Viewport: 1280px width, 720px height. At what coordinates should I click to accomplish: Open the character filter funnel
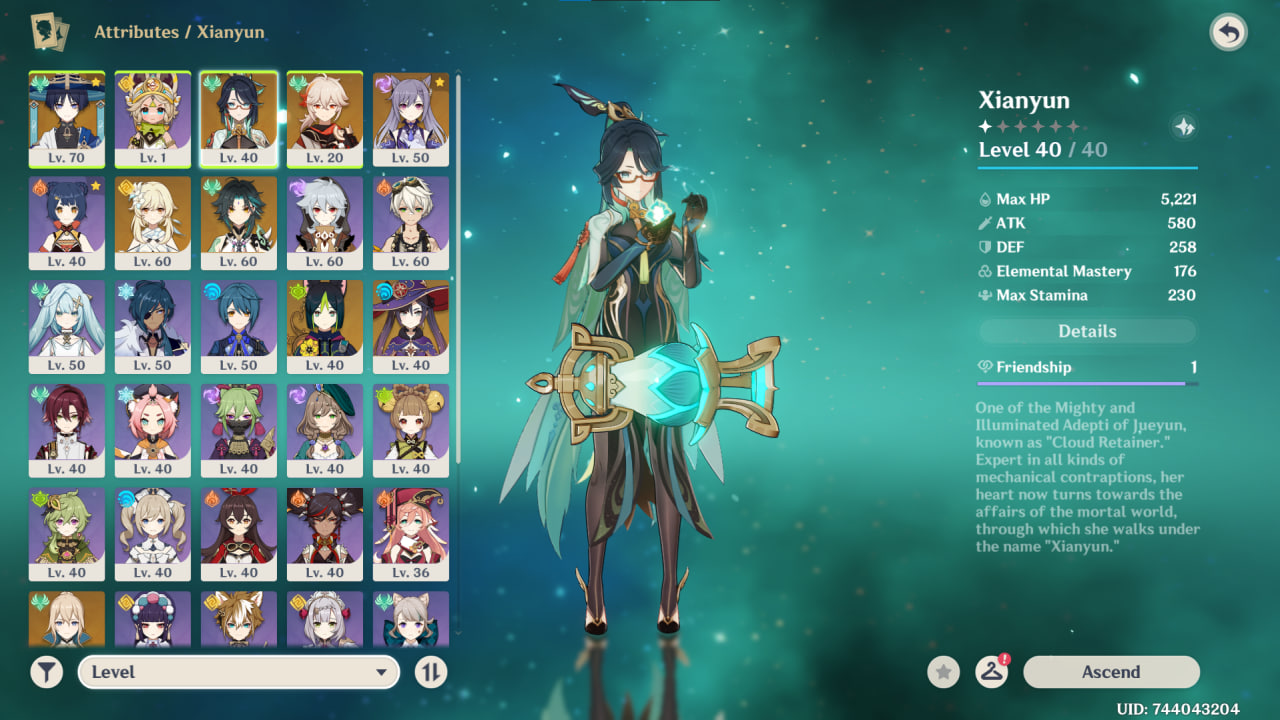(x=46, y=672)
